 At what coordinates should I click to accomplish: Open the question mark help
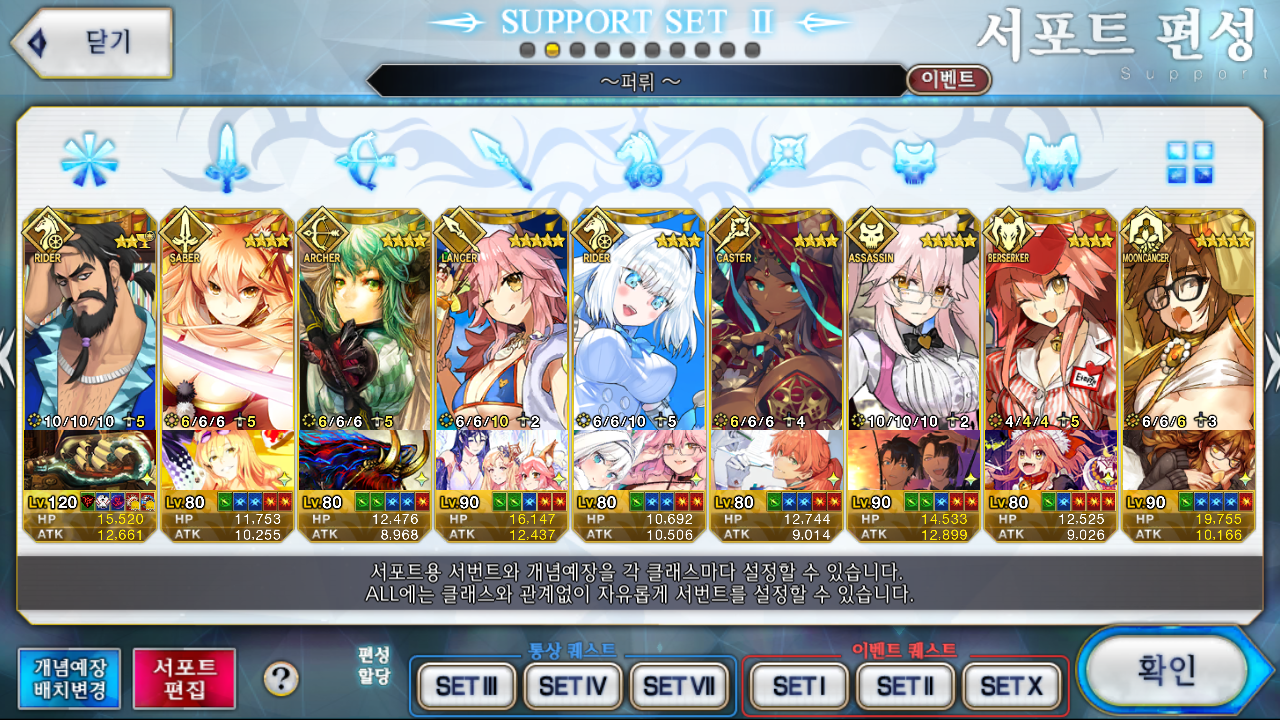click(x=281, y=680)
